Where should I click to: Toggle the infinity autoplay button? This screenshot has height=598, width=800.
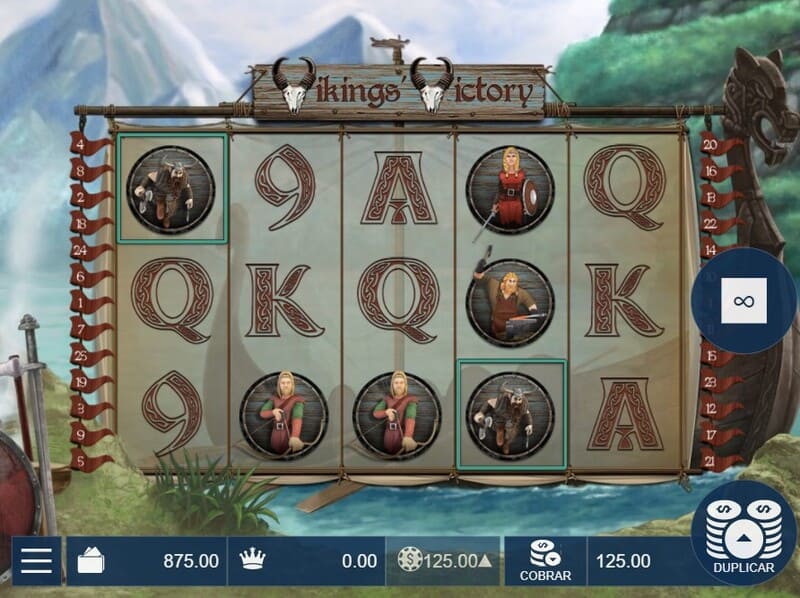[x=743, y=300]
